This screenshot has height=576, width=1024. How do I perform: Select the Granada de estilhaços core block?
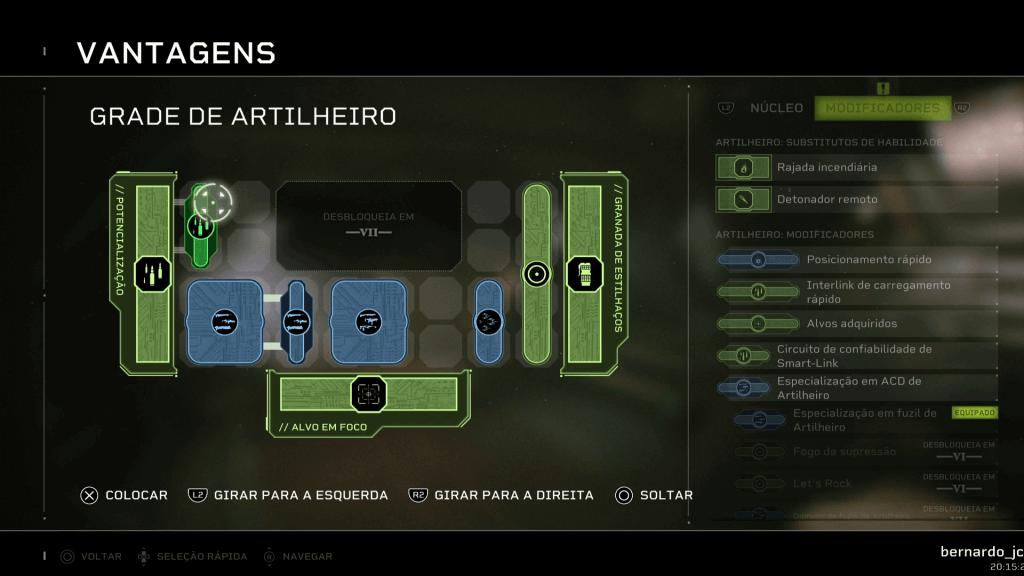coord(585,274)
